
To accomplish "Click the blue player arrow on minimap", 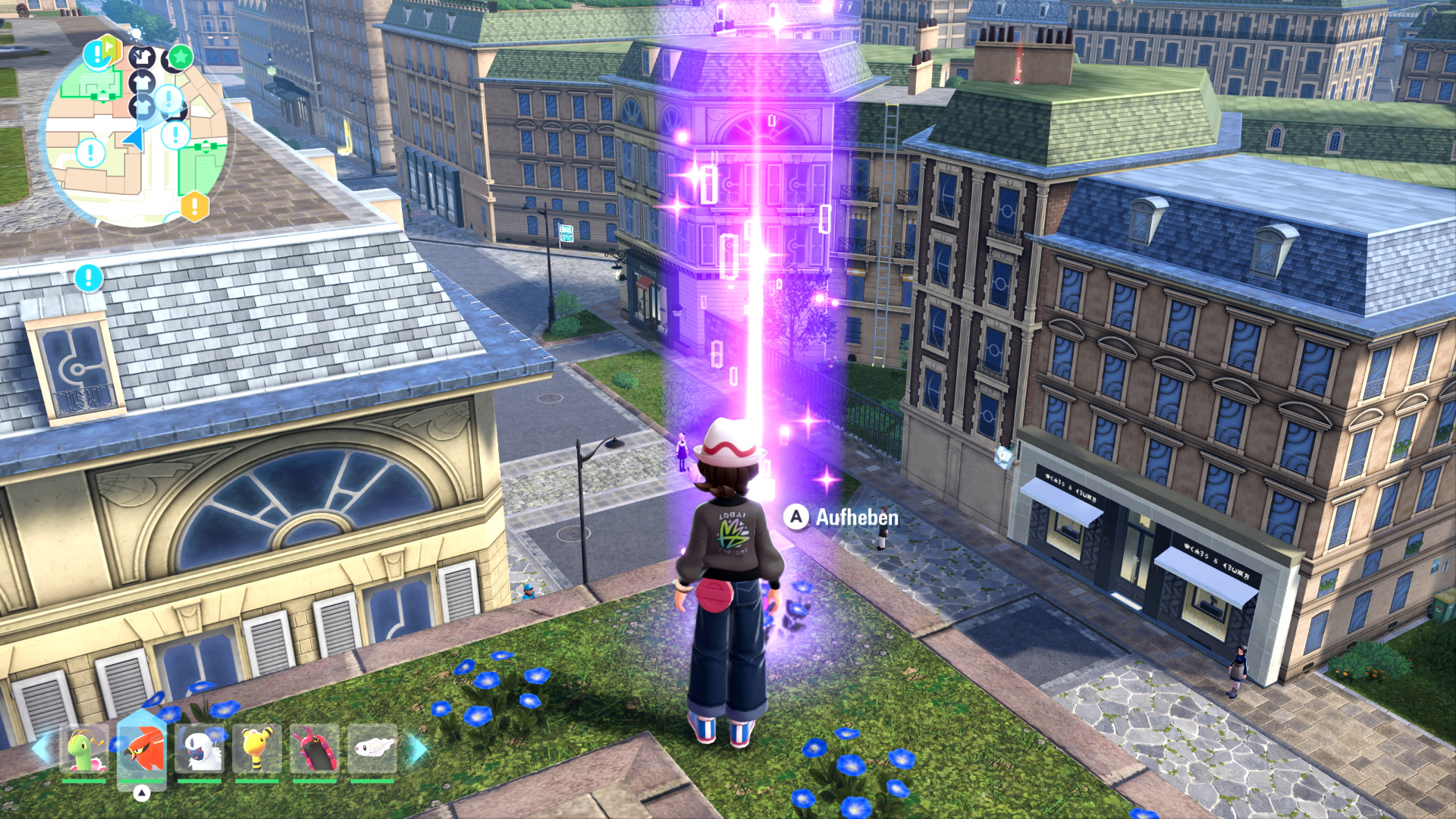I will coord(134,139).
